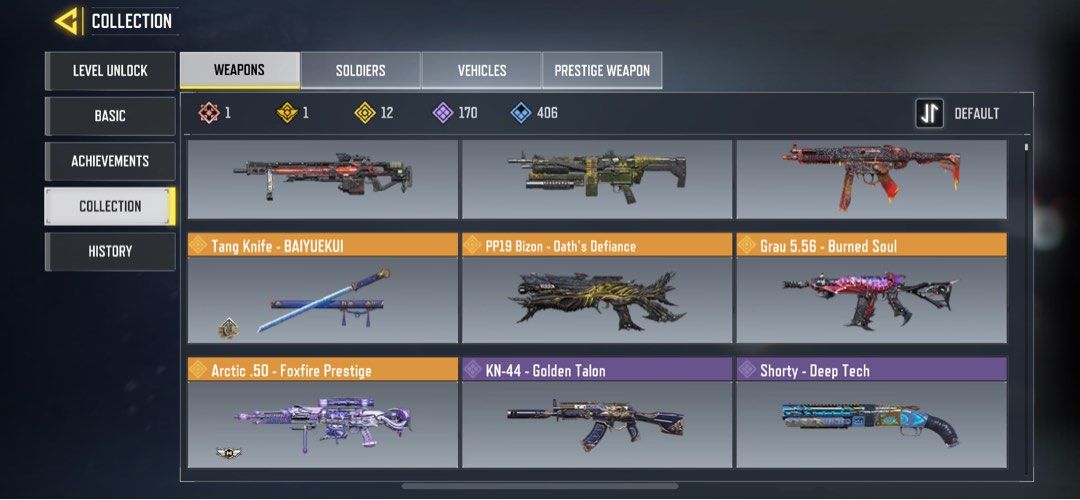The height and width of the screenshot is (500, 1080).
Task: Open the Achievements section
Action: (x=110, y=161)
